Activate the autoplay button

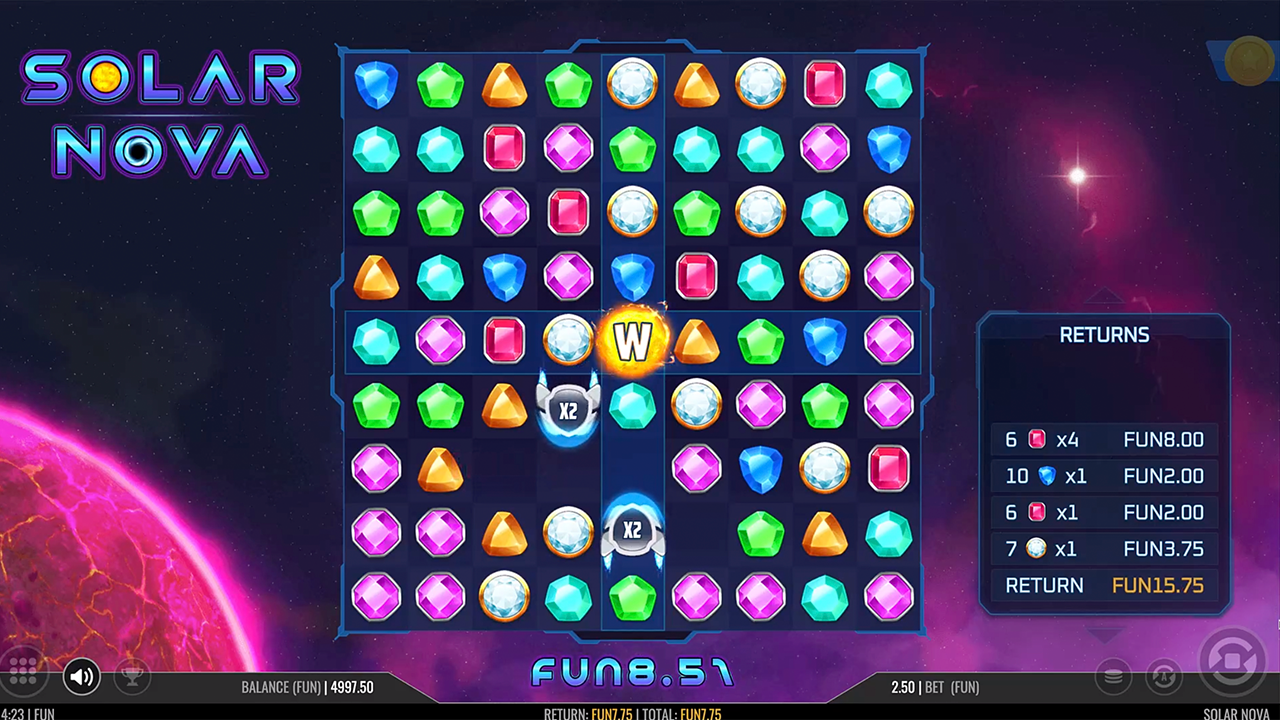coord(1163,677)
